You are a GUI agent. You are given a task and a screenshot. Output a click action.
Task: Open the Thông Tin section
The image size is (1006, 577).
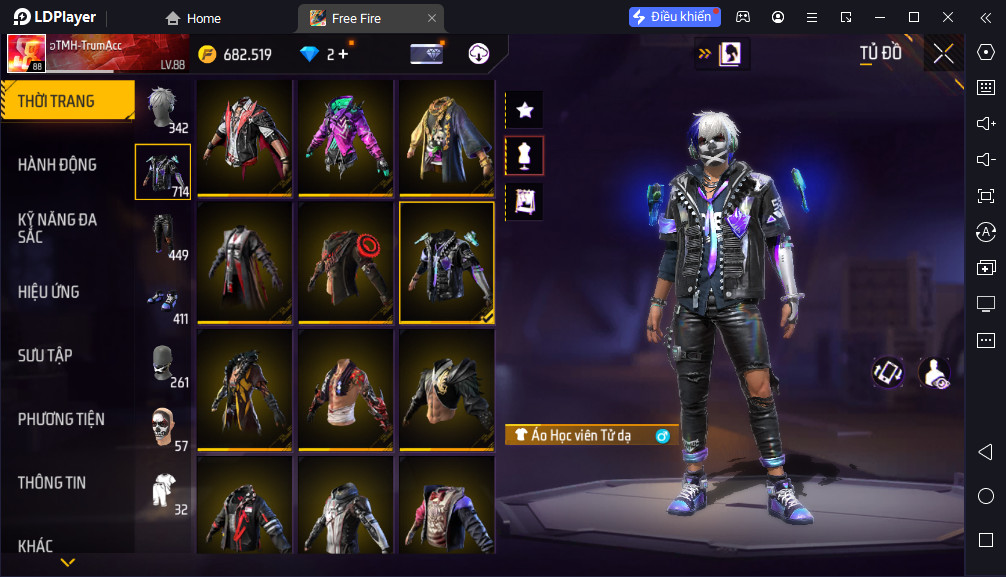(52, 483)
